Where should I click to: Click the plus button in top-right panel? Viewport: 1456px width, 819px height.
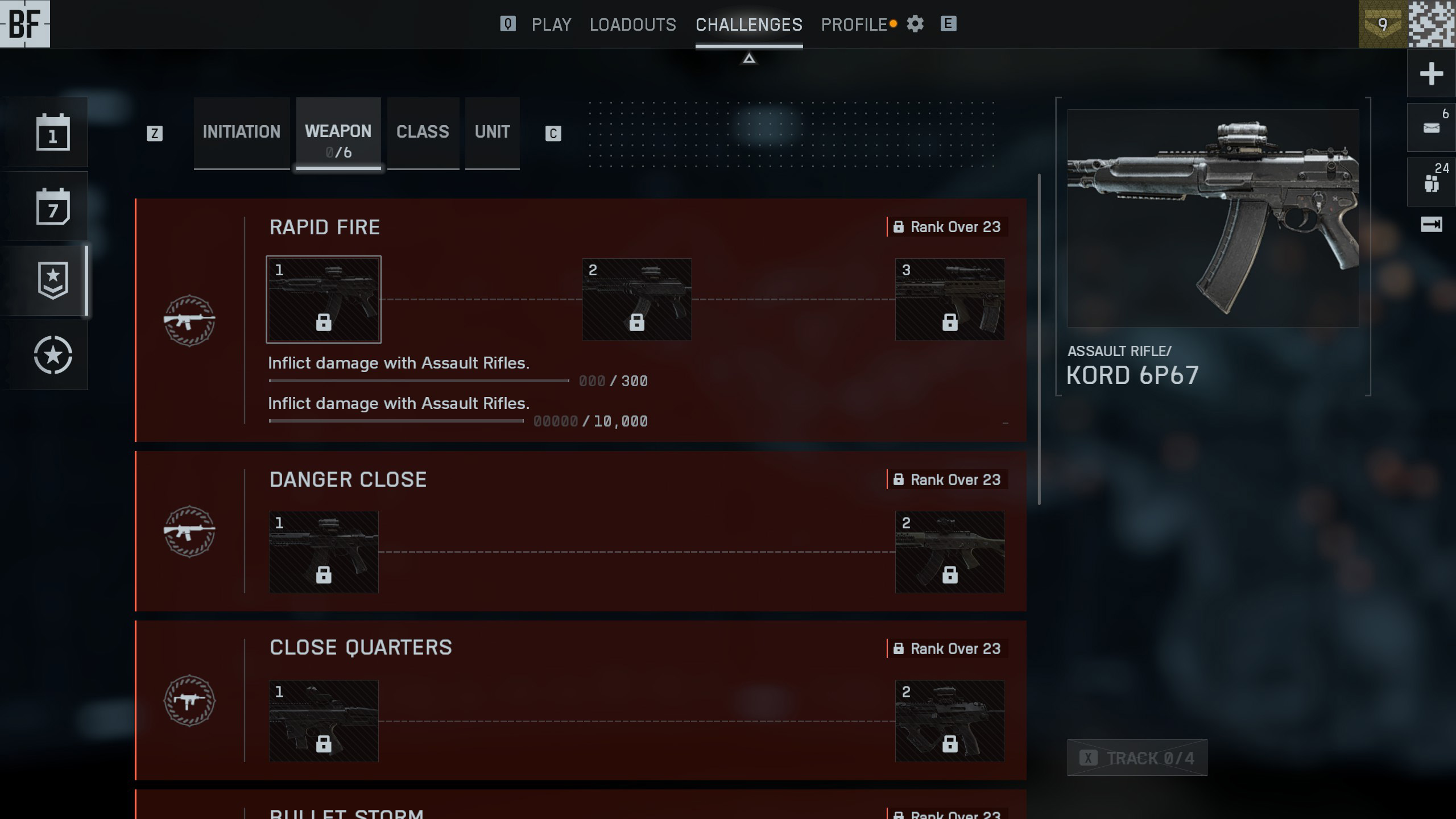pyautogui.click(x=1431, y=74)
